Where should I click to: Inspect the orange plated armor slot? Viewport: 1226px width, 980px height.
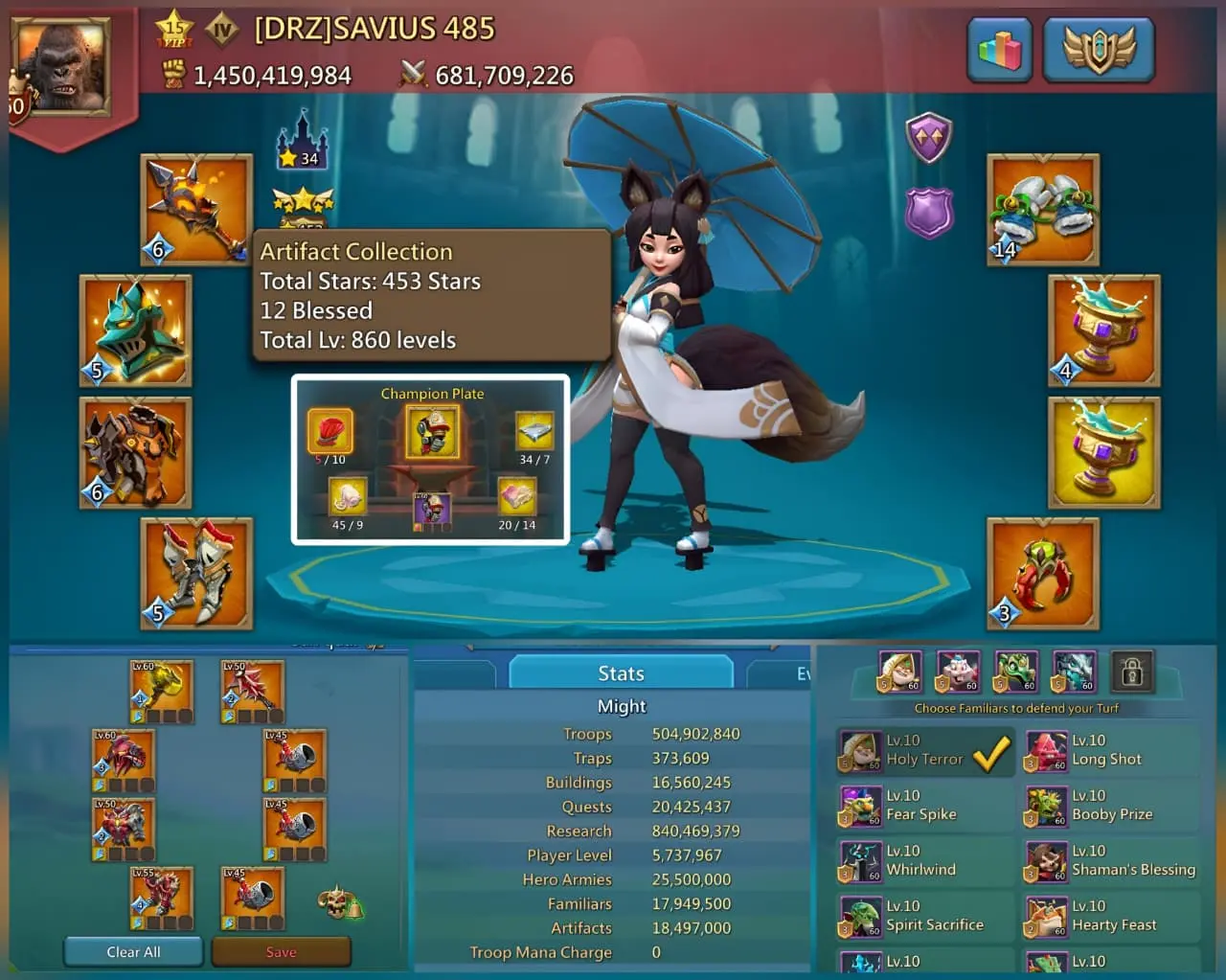(136, 453)
